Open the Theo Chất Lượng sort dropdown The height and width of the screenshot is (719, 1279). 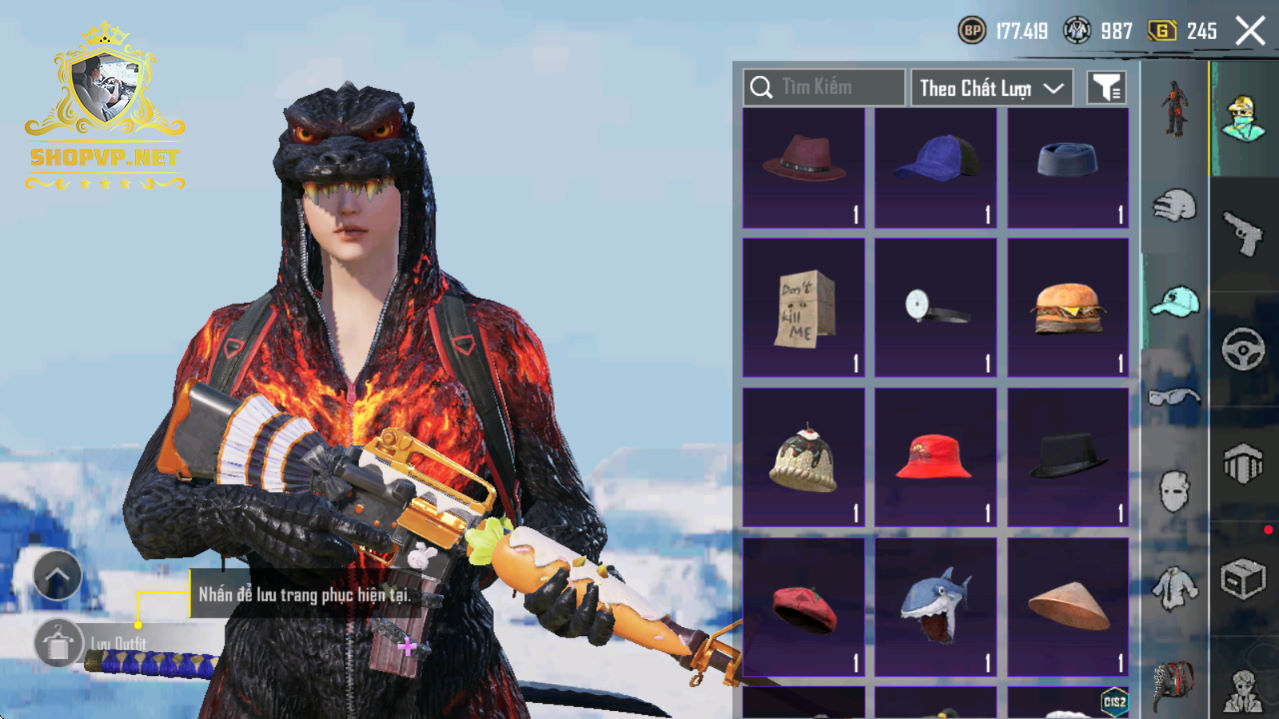point(991,88)
